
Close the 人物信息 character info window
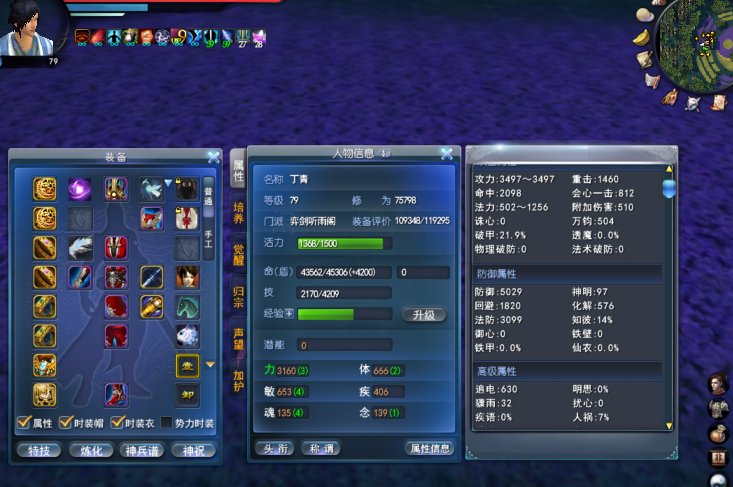click(x=446, y=154)
